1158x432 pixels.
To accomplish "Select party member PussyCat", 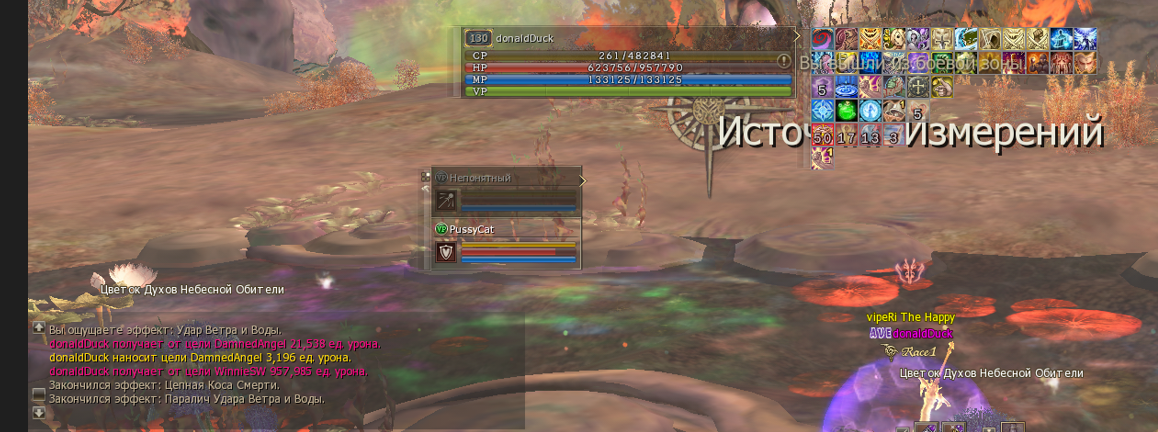I will pos(472,229).
